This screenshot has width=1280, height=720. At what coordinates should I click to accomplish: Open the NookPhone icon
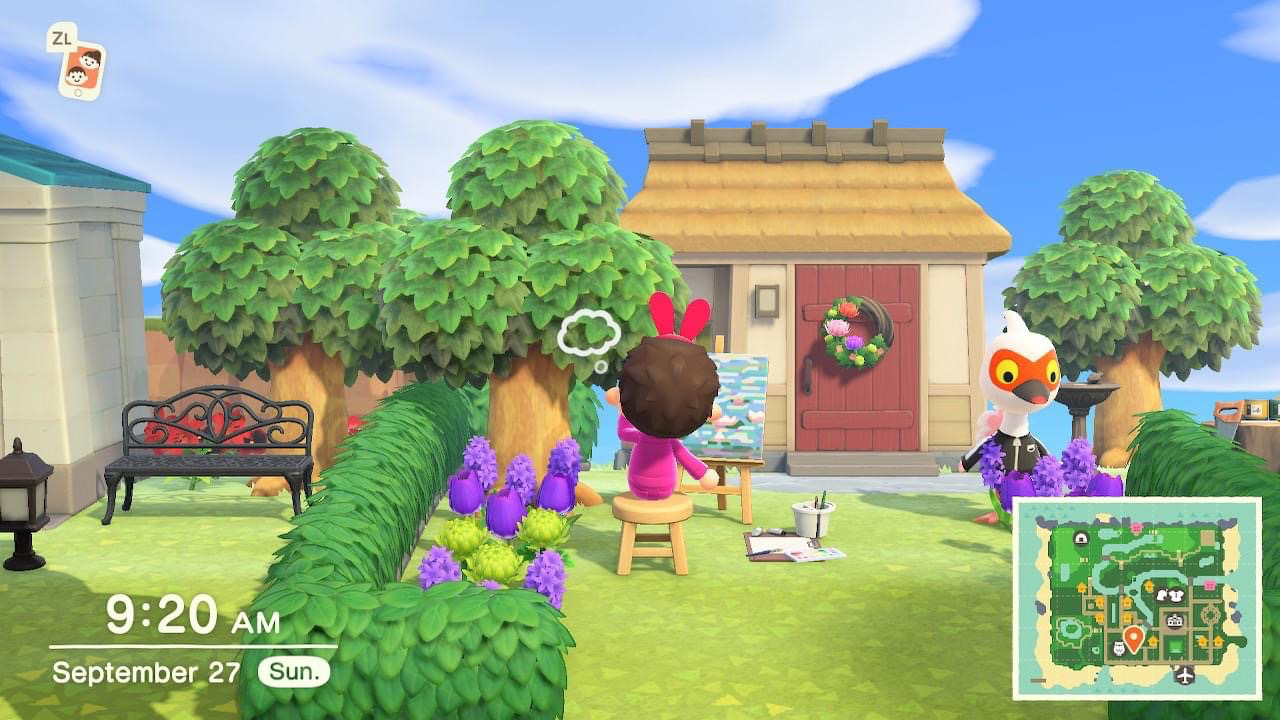tap(79, 68)
